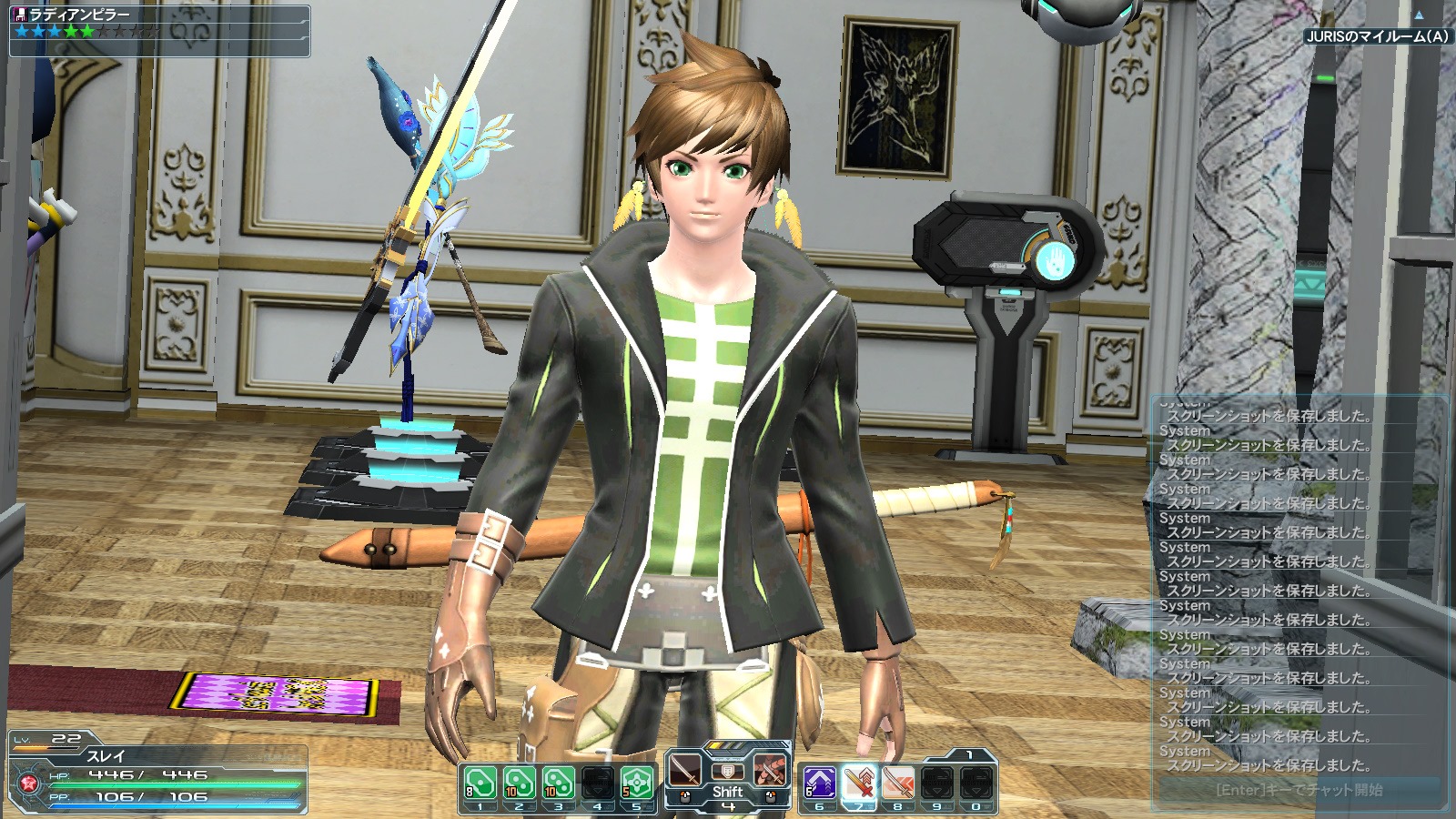Use the Dimate two-pill item slot
This screenshot has height=819, width=1456.
click(519, 784)
